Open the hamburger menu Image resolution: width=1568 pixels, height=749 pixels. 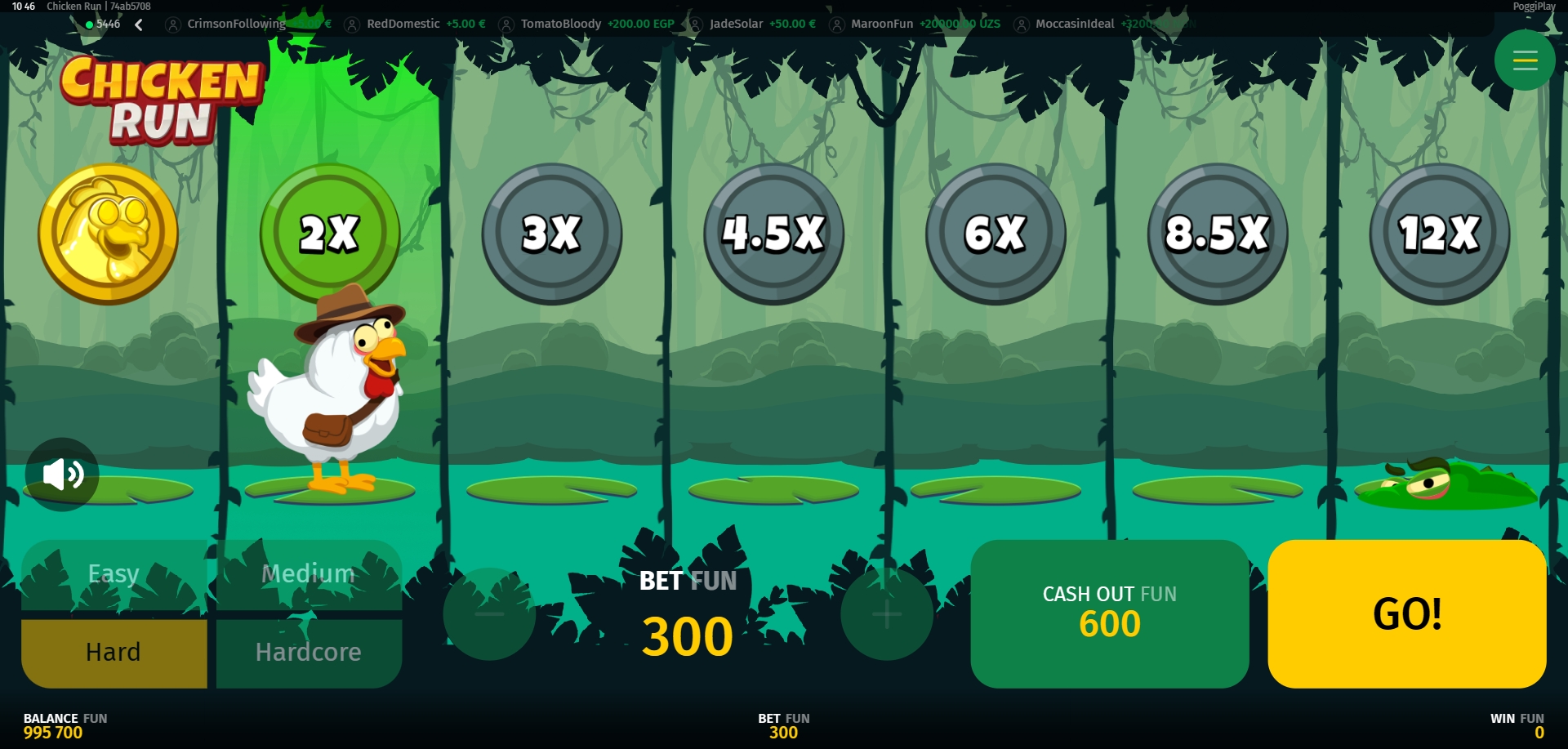tap(1524, 60)
